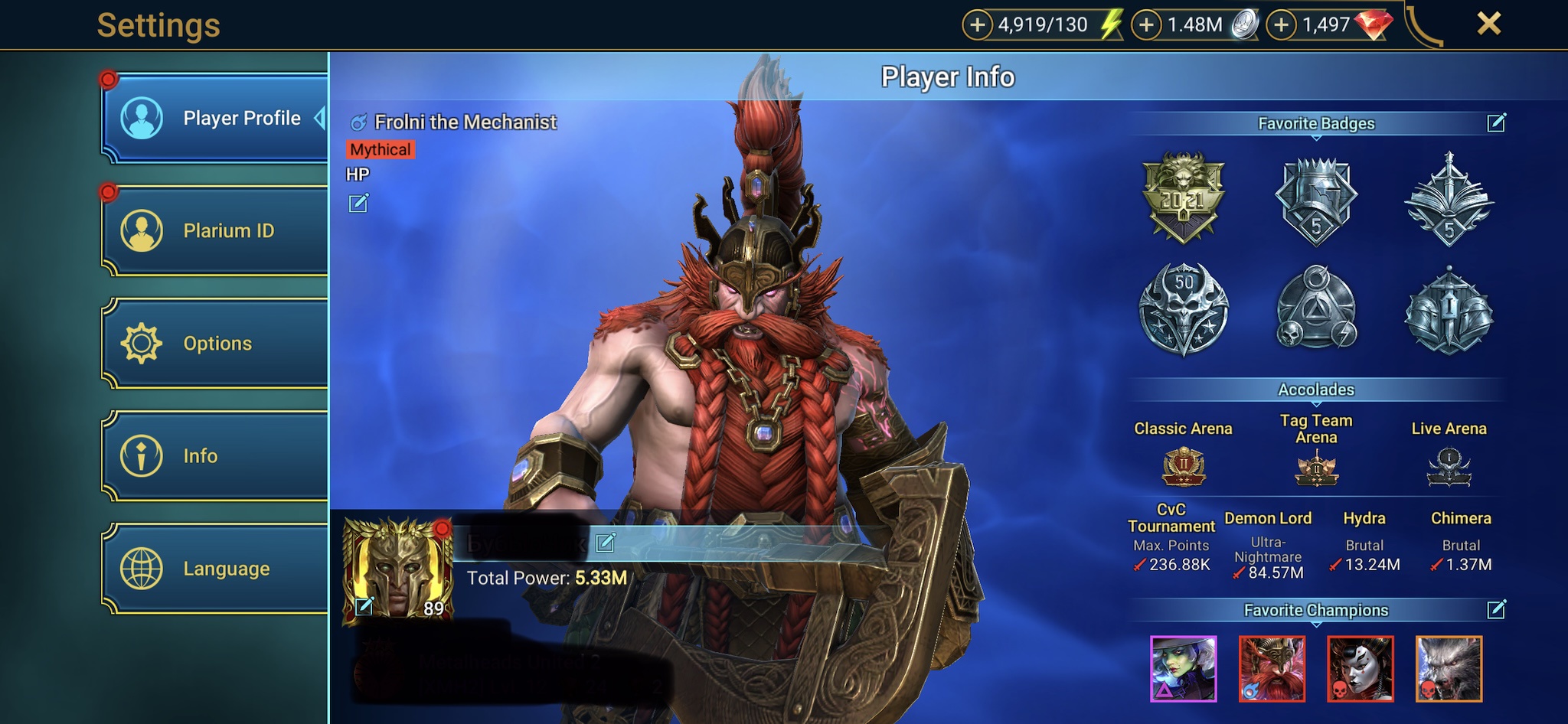
Task: Add silver using the plus button
Action: point(1146,25)
